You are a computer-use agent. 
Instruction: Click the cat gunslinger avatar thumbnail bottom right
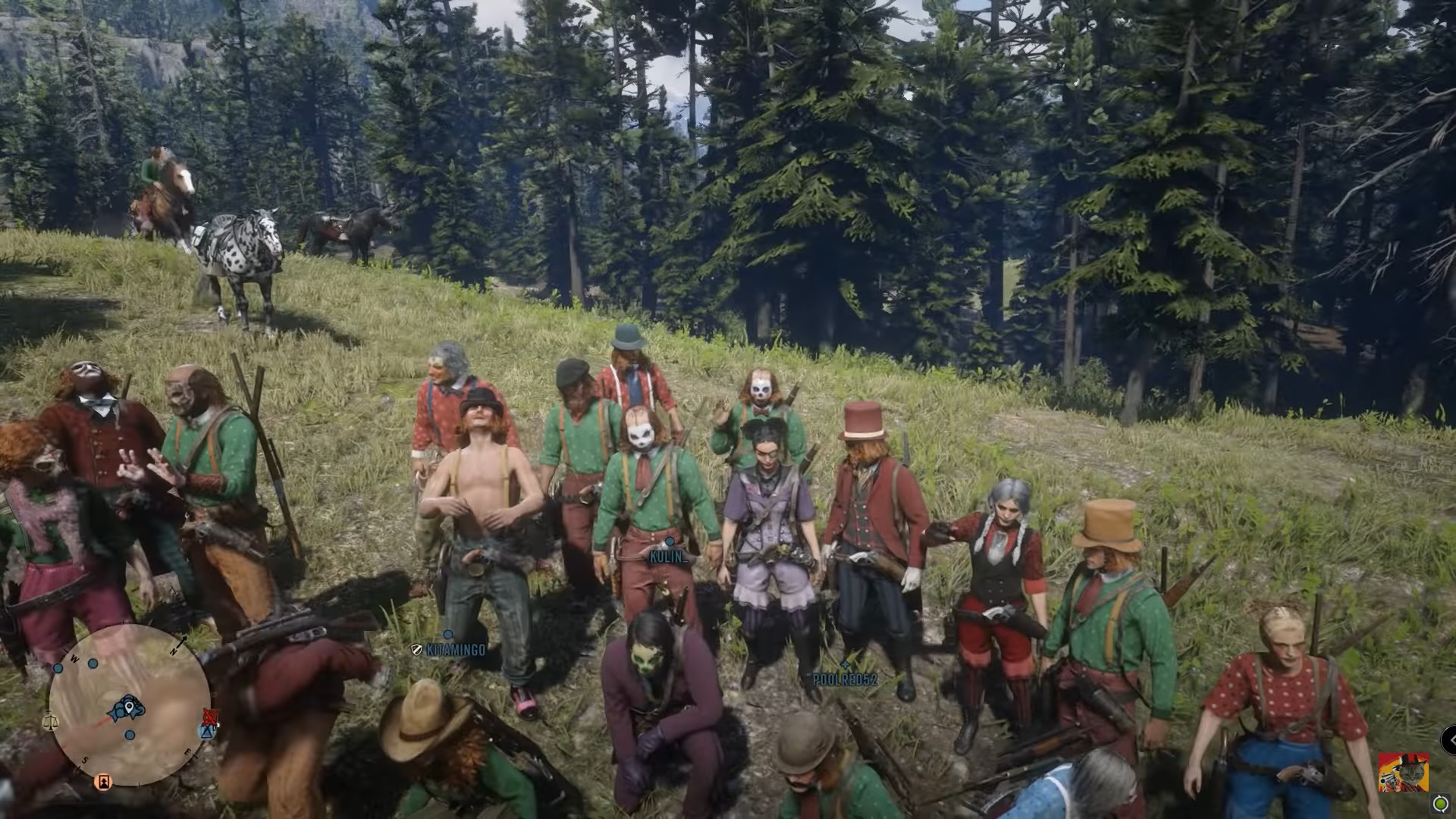pyautogui.click(x=1403, y=772)
